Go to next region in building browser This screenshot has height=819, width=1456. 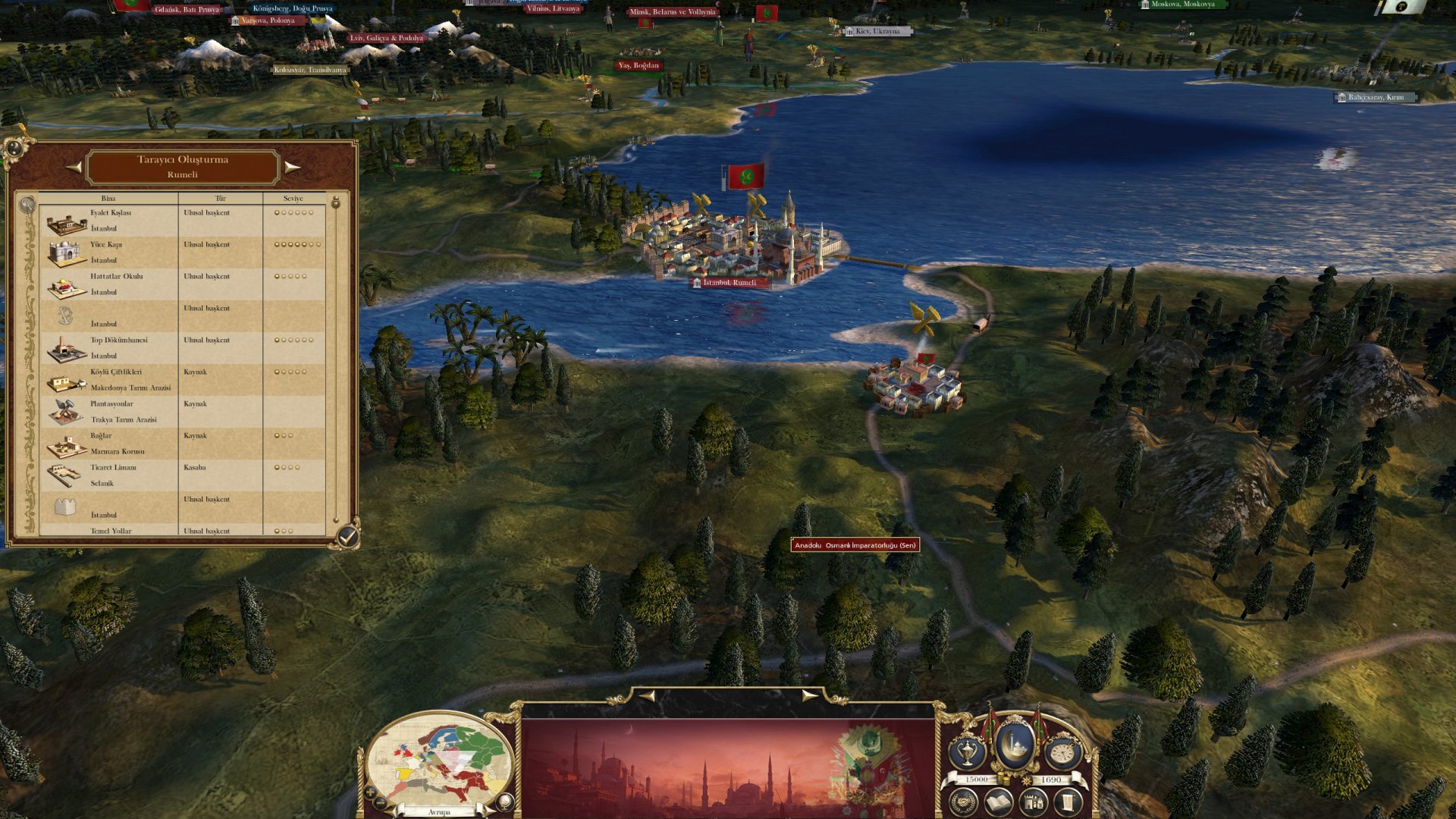click(292, 167)
